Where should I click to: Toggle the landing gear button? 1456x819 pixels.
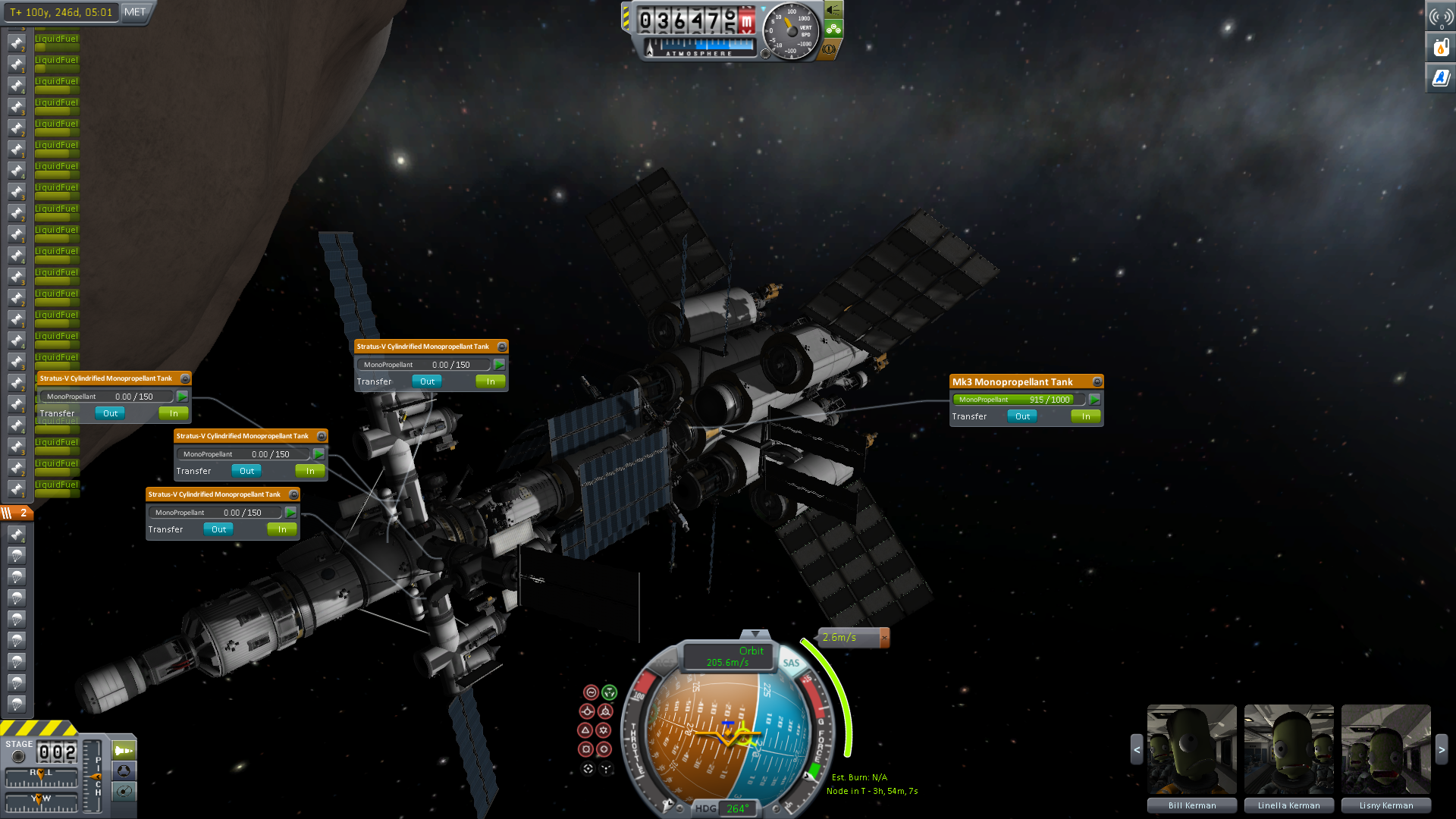(833, 30)
